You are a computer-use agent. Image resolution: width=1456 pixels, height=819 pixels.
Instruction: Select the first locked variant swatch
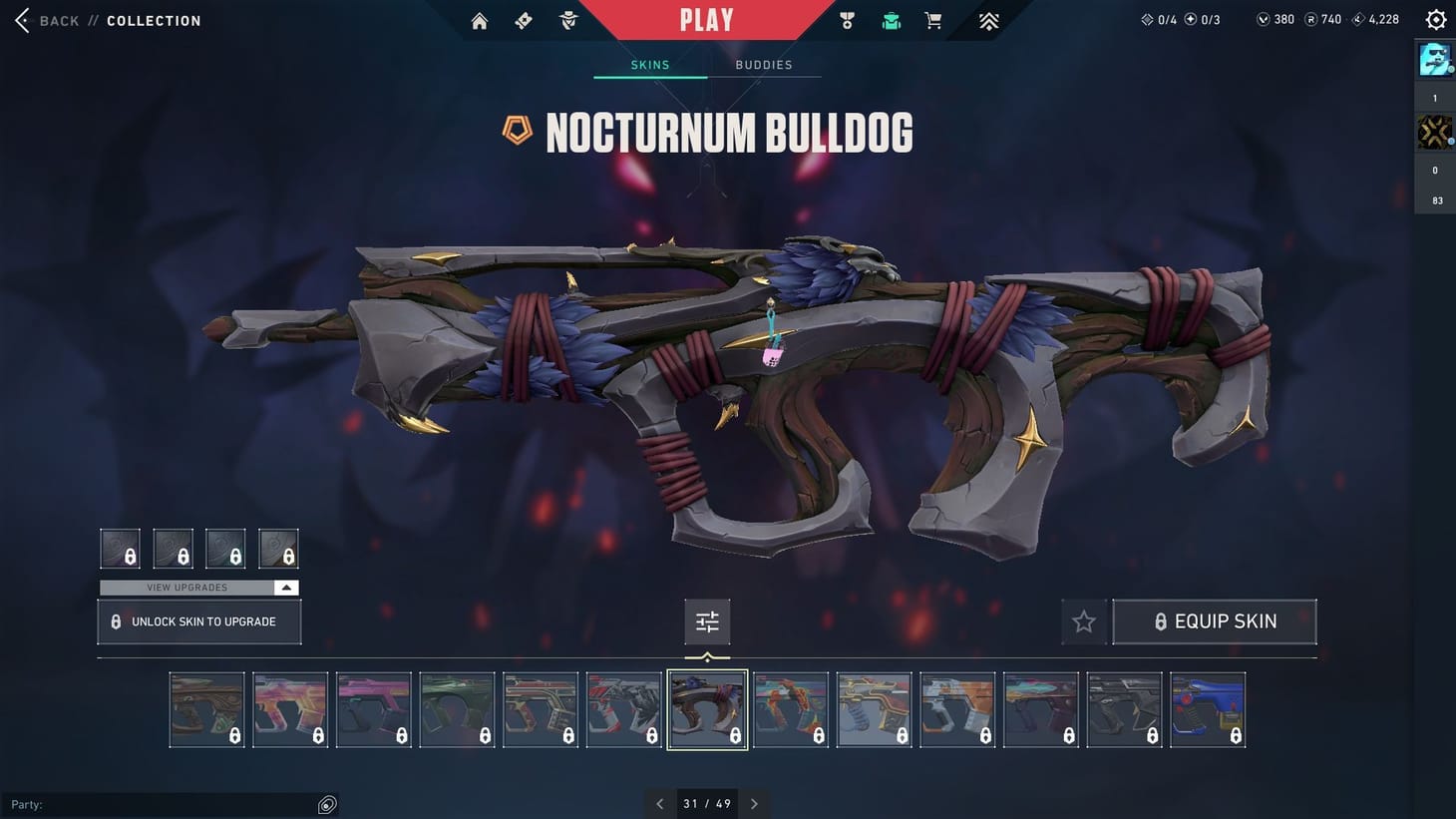(120, 548)
